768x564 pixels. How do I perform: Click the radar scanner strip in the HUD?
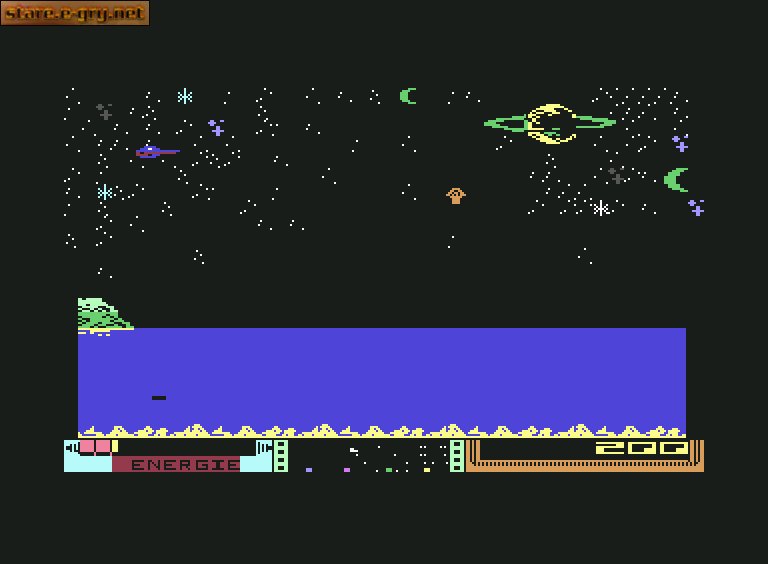[x=369, y=456]
